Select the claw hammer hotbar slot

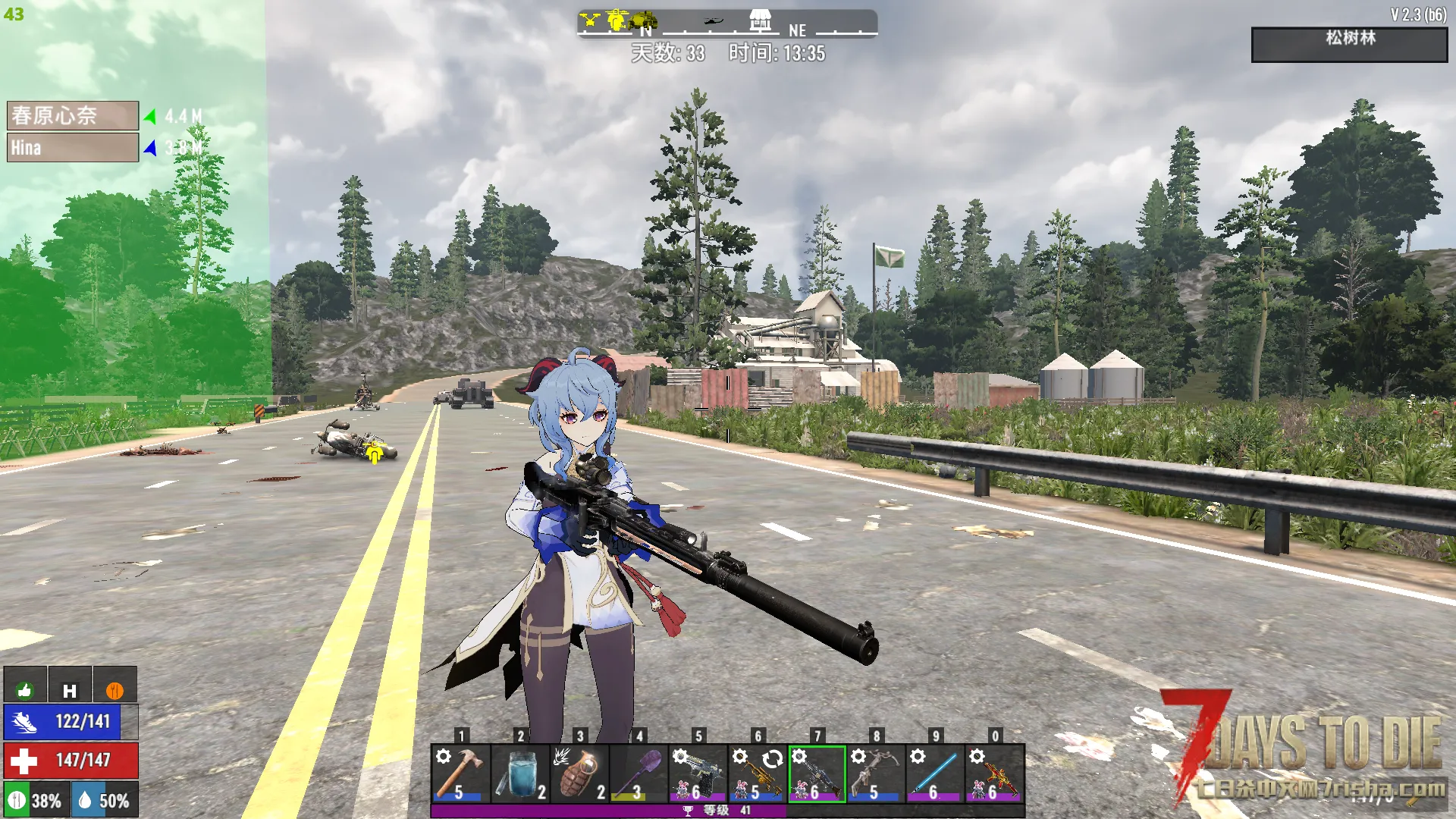point(460,773)
